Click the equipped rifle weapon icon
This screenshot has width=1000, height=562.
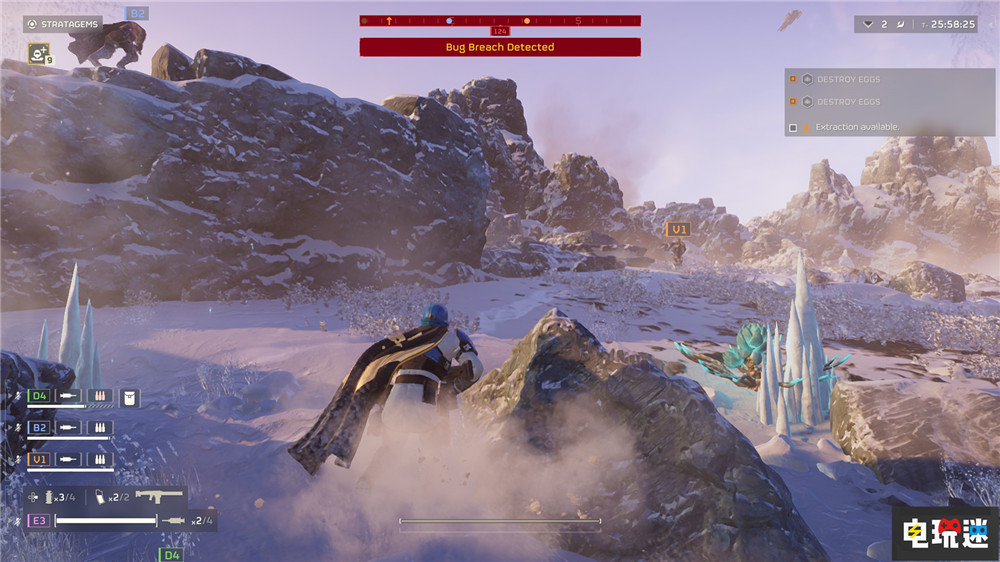[x=158, y=497]
